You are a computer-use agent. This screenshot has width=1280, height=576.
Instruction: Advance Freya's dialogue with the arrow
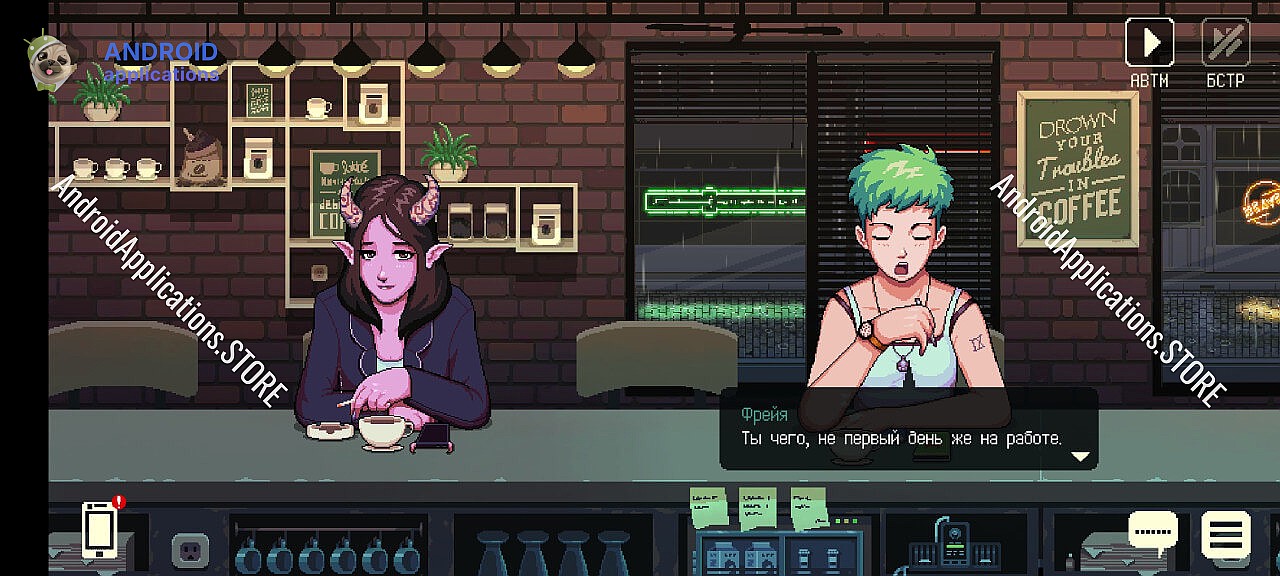click(1079, 456)
